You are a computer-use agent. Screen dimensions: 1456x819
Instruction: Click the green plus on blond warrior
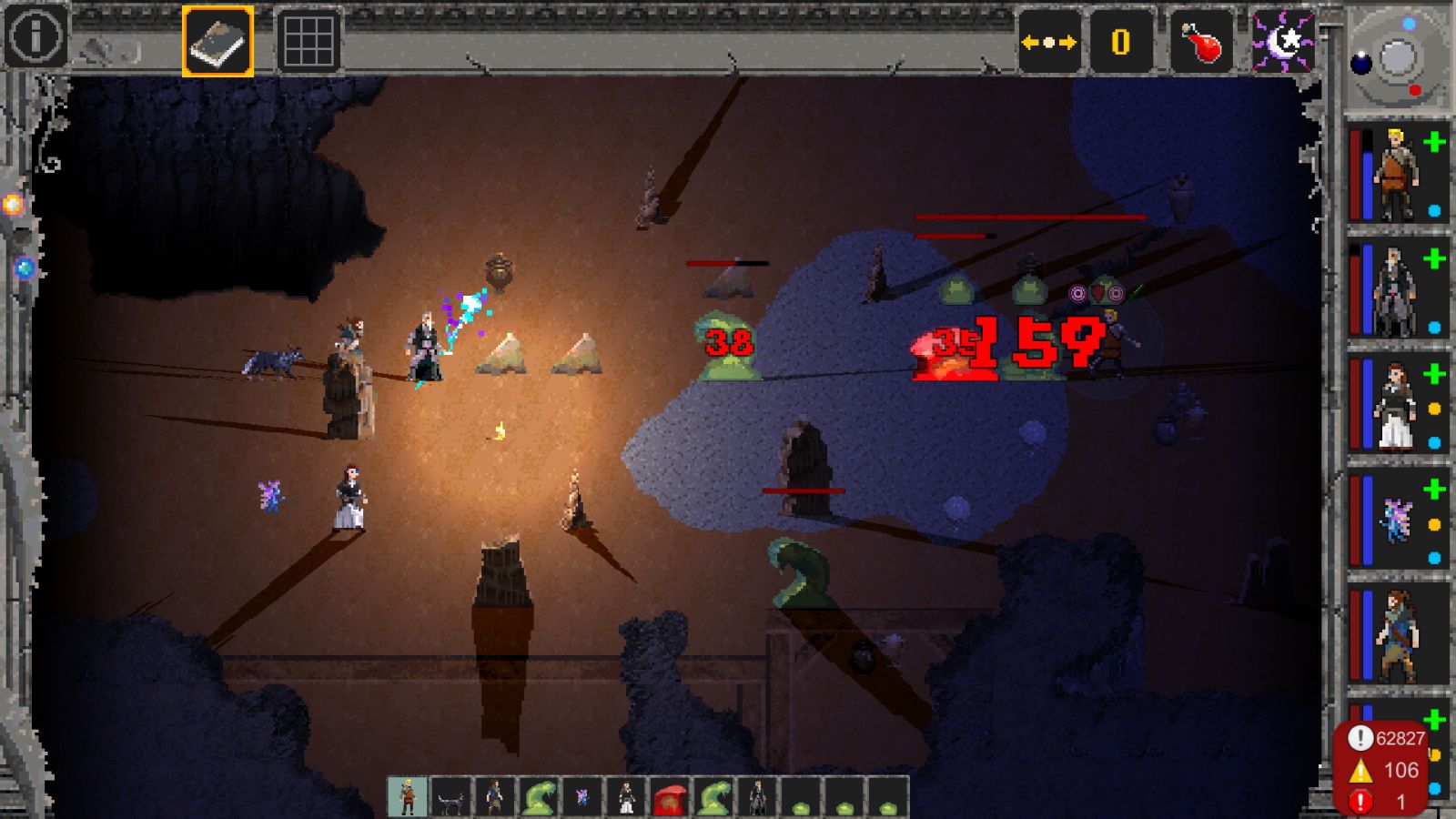tap(1435, 142)
